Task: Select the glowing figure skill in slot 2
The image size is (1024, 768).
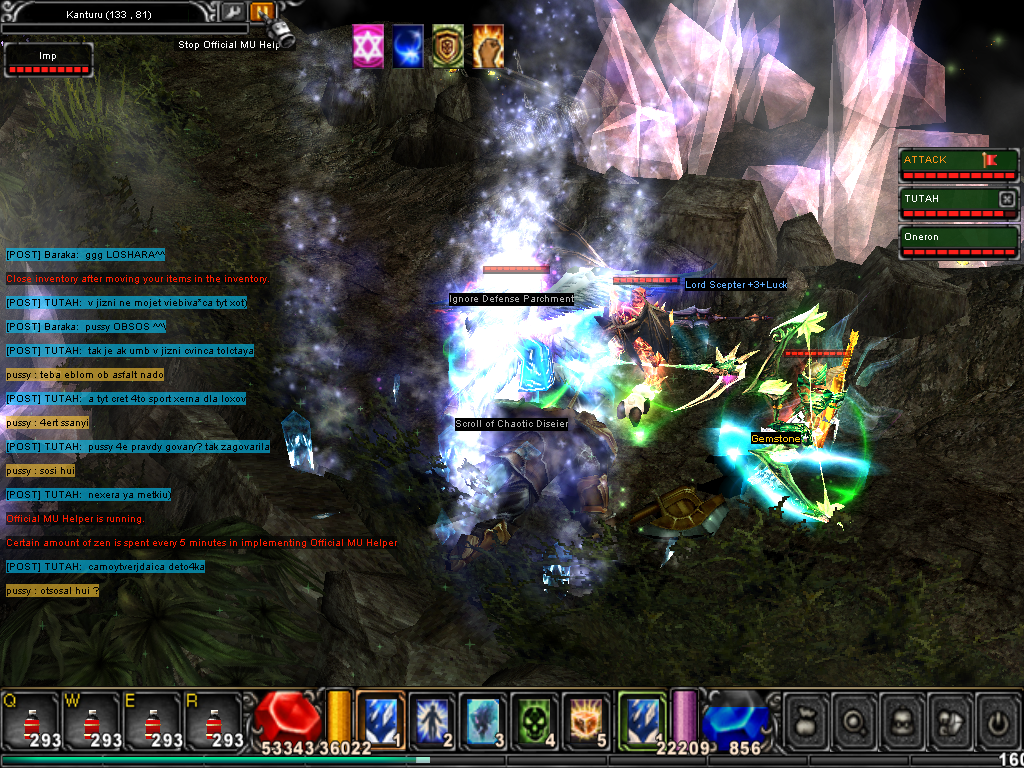Action: pyautogui.click(x=432, y=720)
